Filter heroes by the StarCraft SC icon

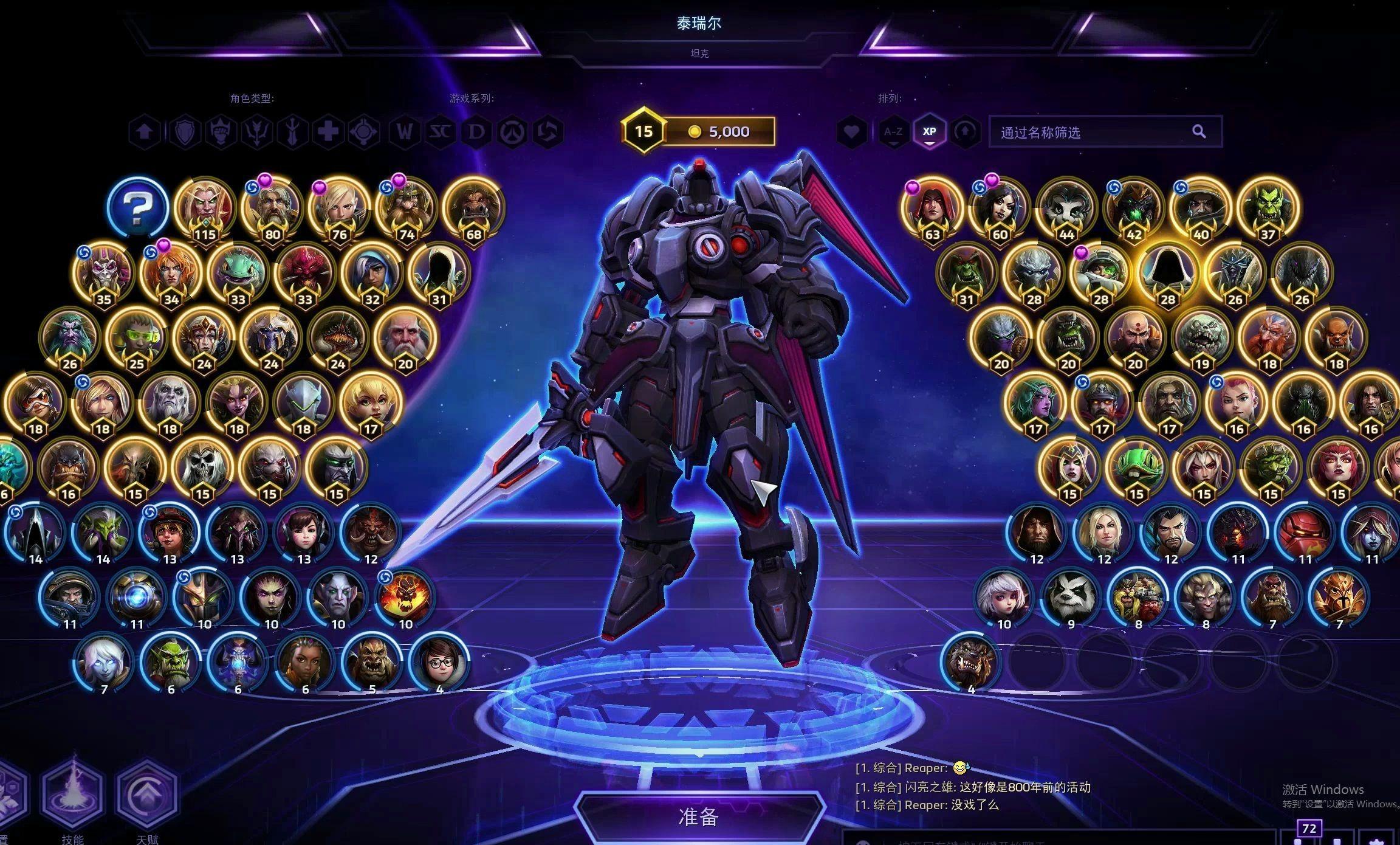tap(440, 132)
